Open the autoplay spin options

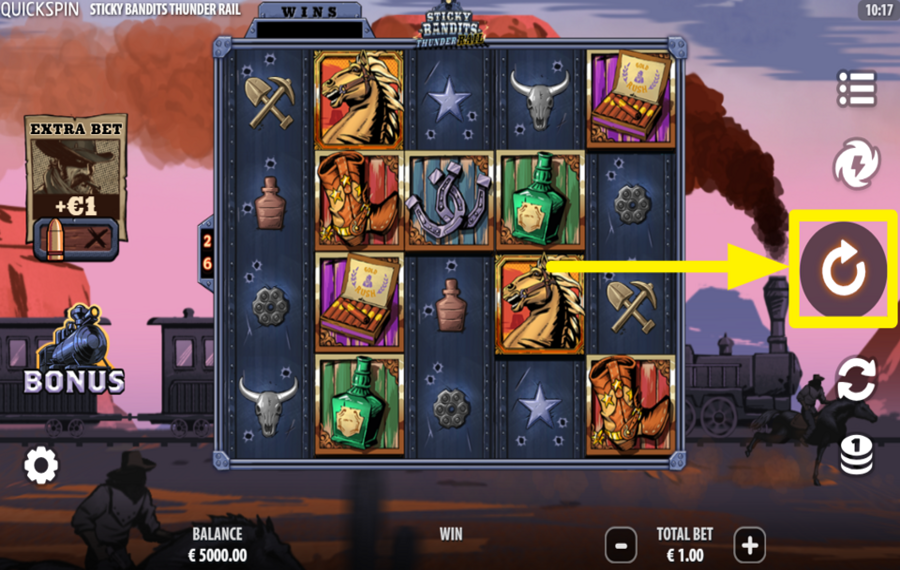(856, 379)
